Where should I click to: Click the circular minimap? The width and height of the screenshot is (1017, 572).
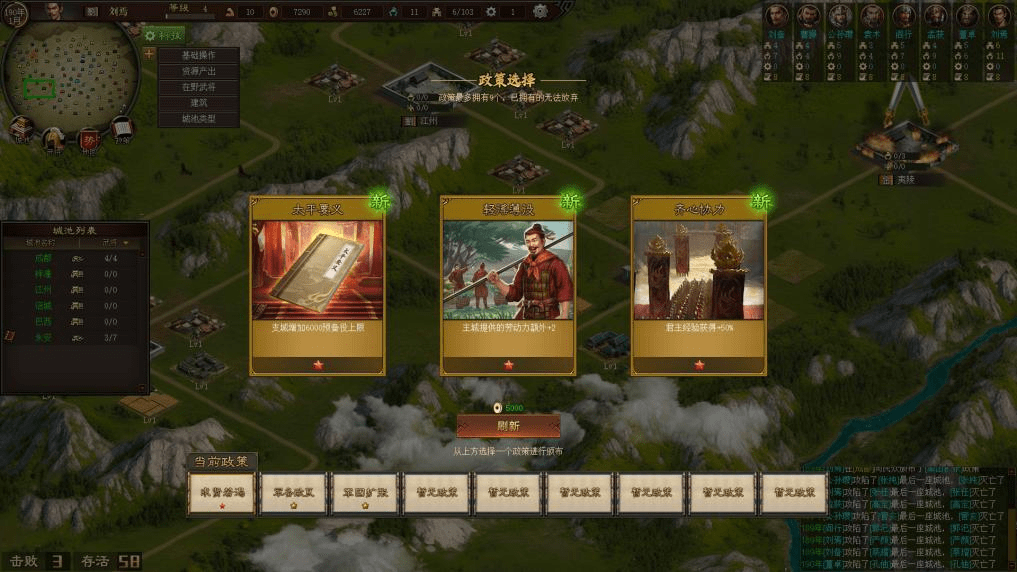click(68, 72)
